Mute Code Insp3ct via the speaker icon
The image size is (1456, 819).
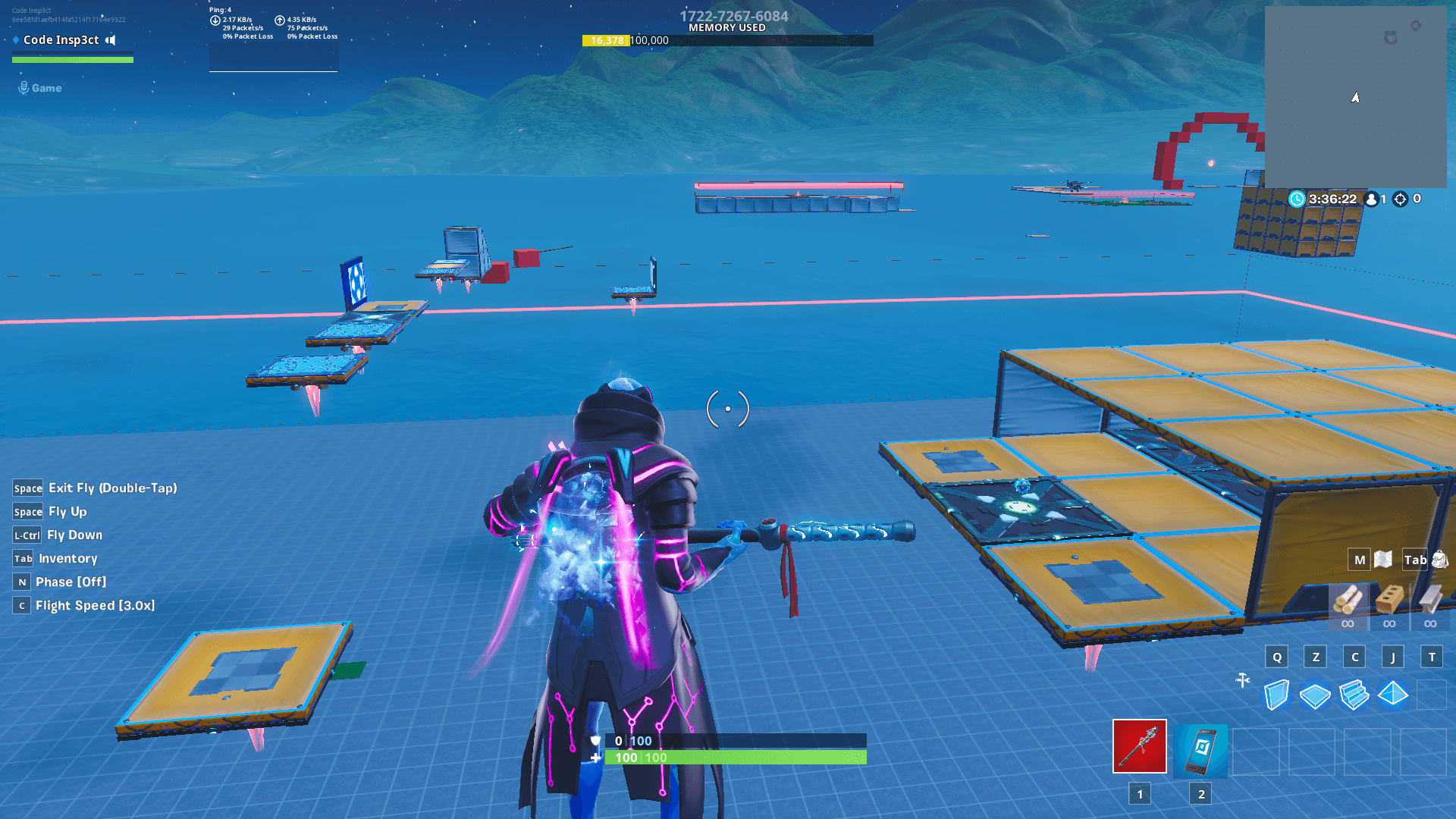tap(111, 40)
